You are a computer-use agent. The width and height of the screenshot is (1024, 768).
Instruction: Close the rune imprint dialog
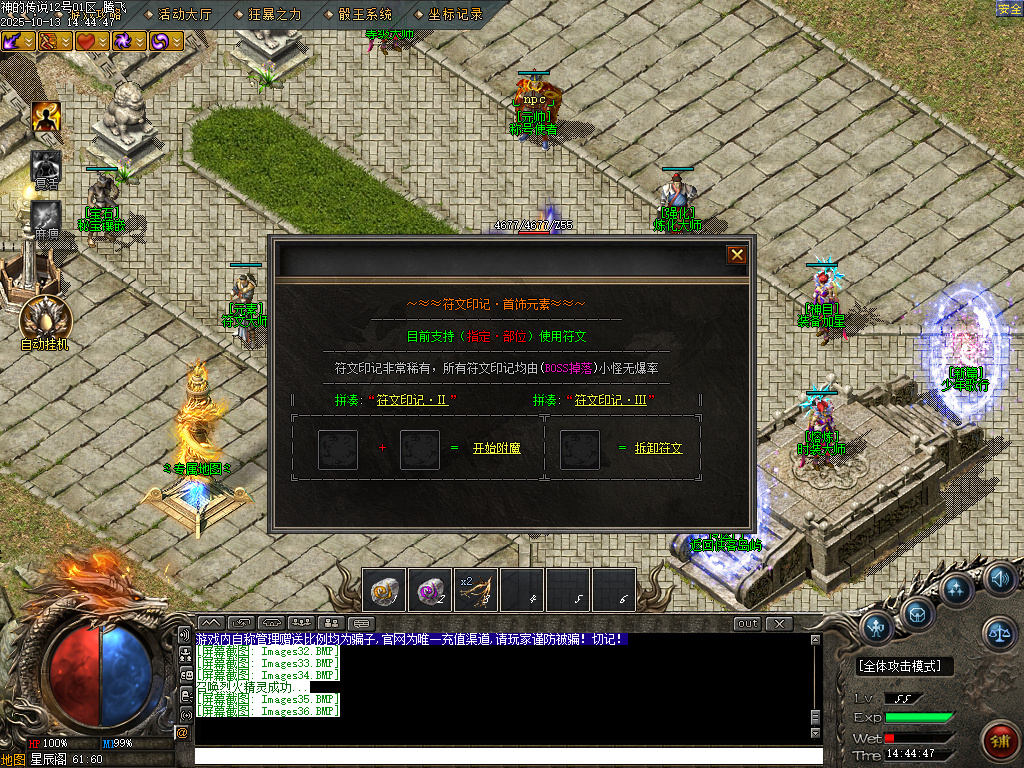point(737,255)
